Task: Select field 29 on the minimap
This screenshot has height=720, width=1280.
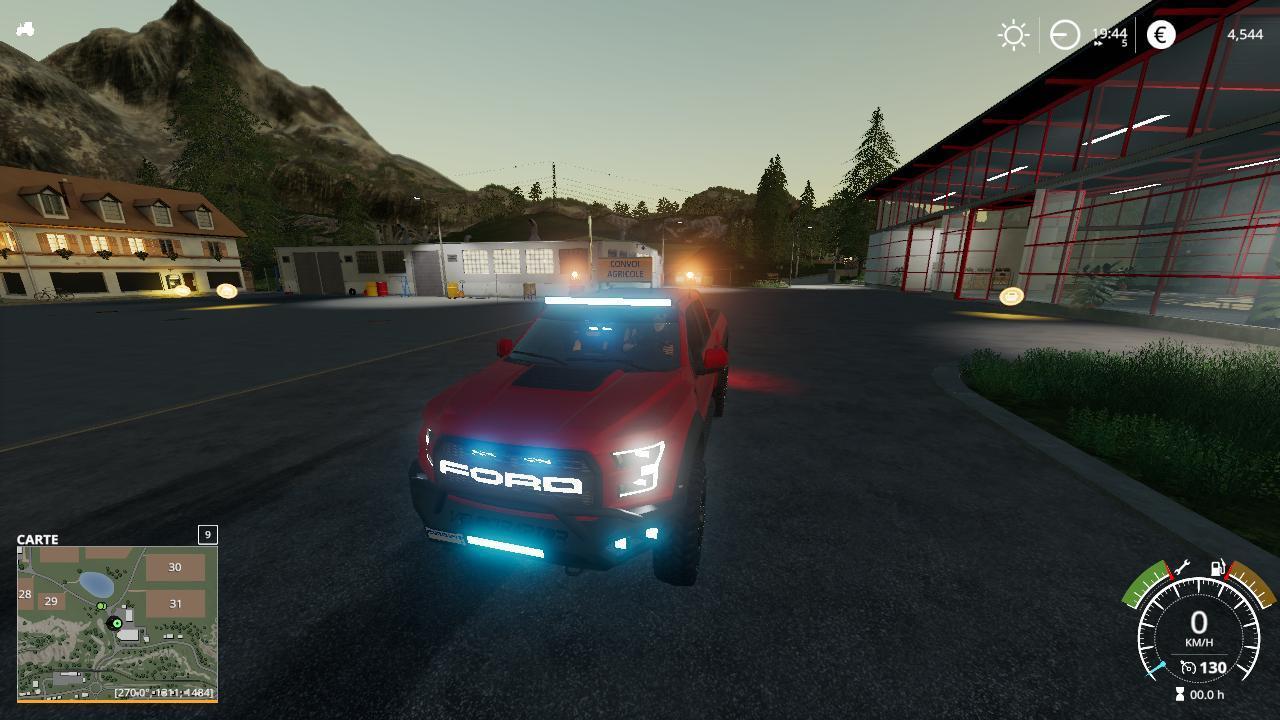Action: click(51, 601)
